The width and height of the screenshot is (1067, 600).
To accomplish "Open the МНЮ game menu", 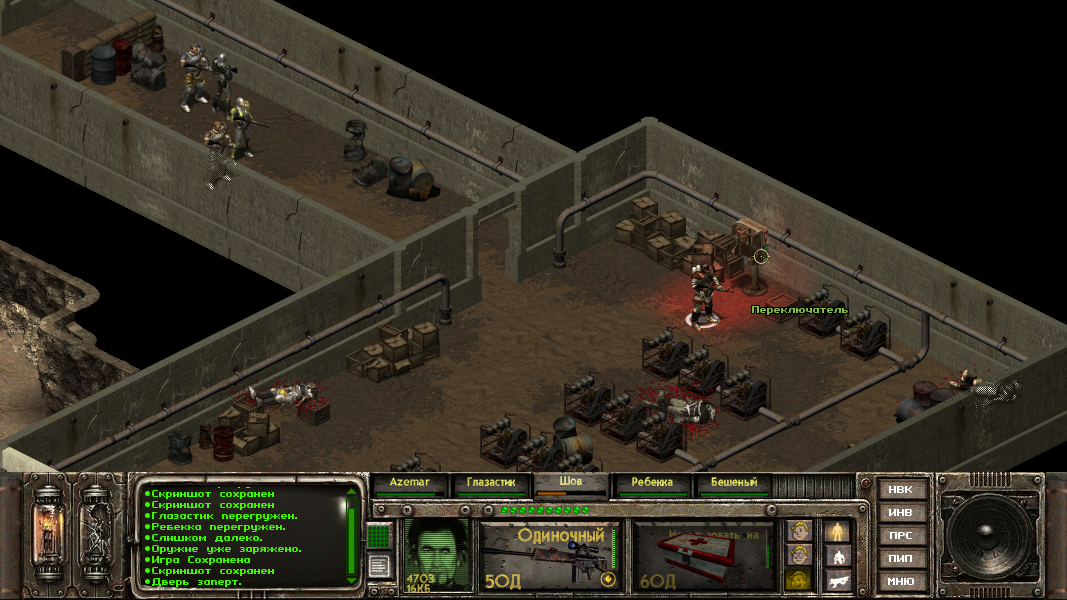I will pos(900,581).
